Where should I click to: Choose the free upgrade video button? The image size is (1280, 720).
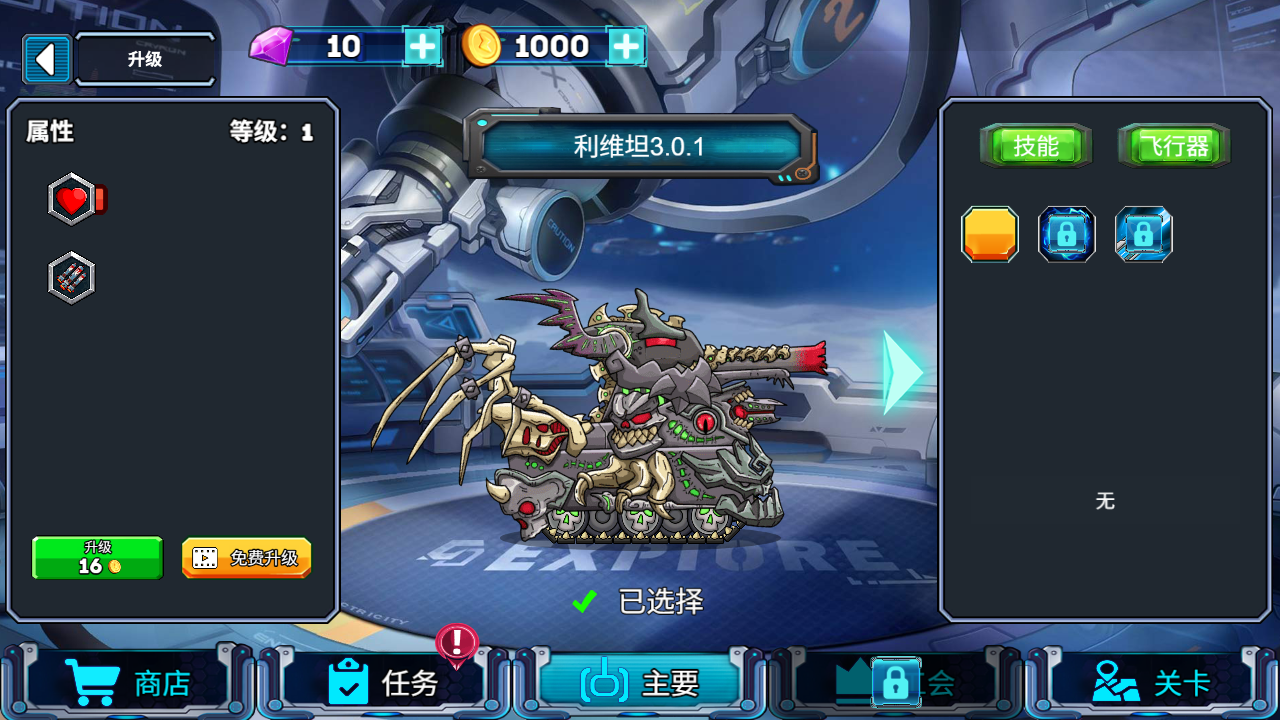(246, 558)
